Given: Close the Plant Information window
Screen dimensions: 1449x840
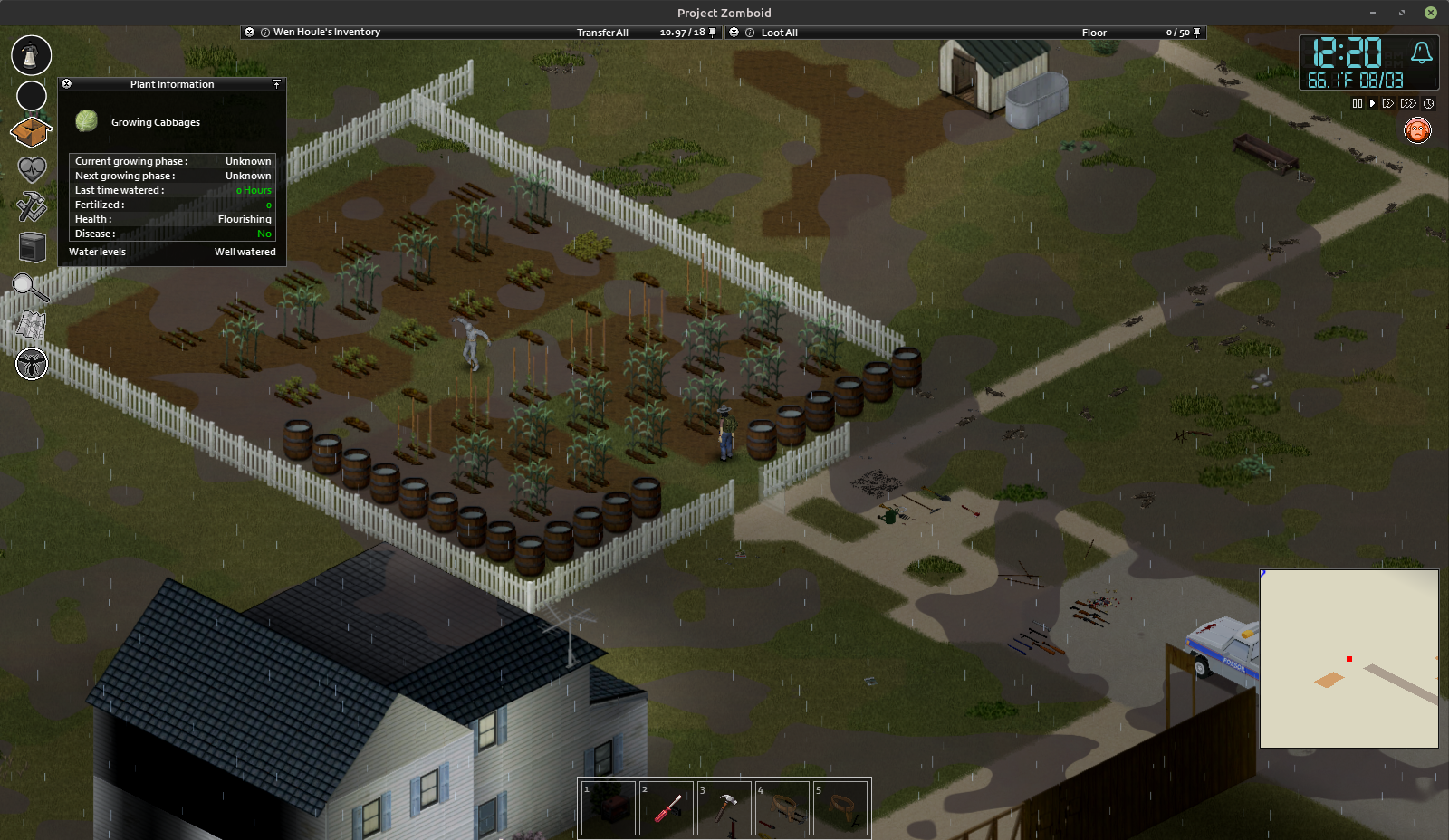Looking at the screenshot, I should [66, 84].
